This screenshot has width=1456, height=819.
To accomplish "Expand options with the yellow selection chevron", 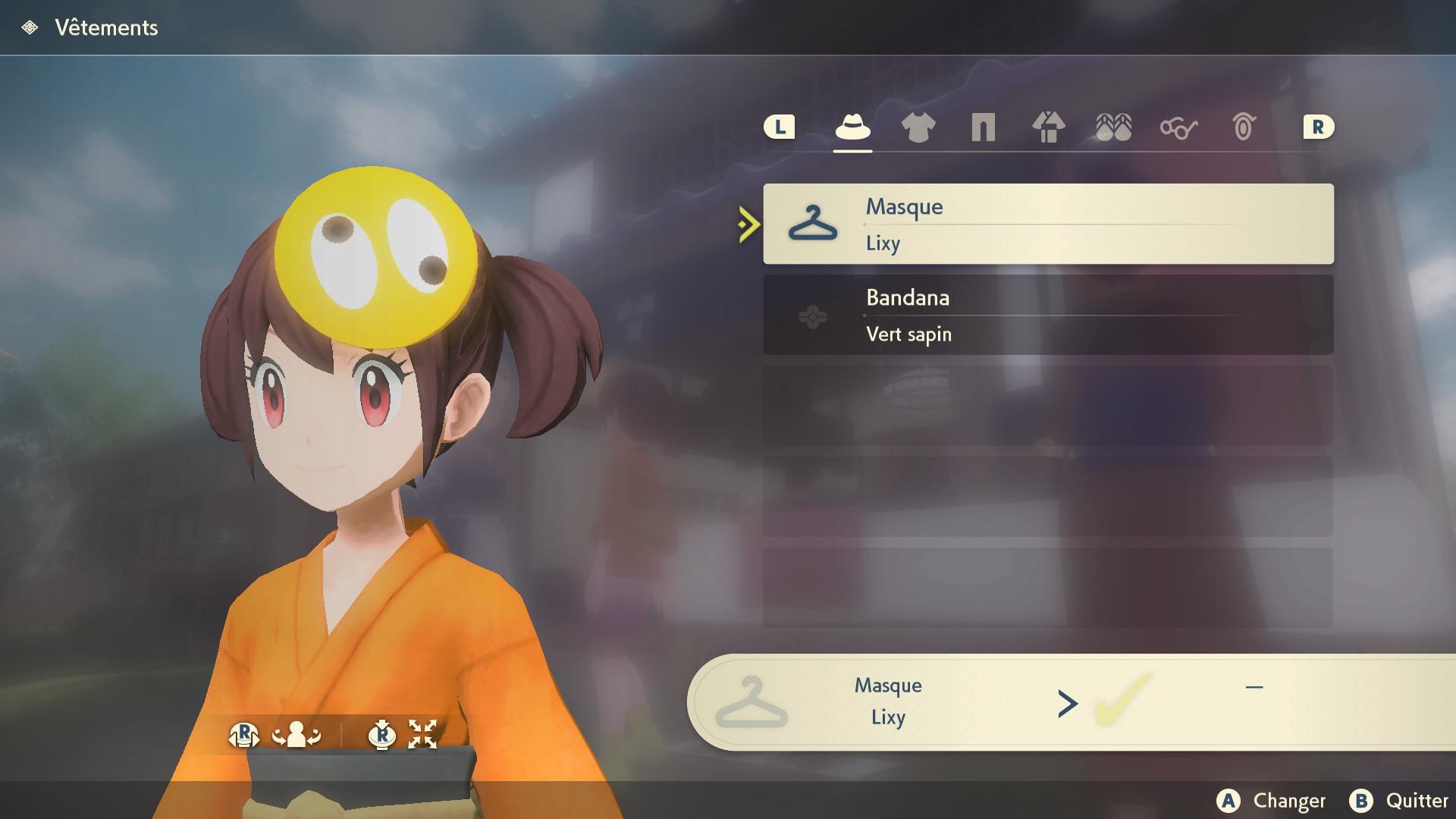I will coord(747,224).
